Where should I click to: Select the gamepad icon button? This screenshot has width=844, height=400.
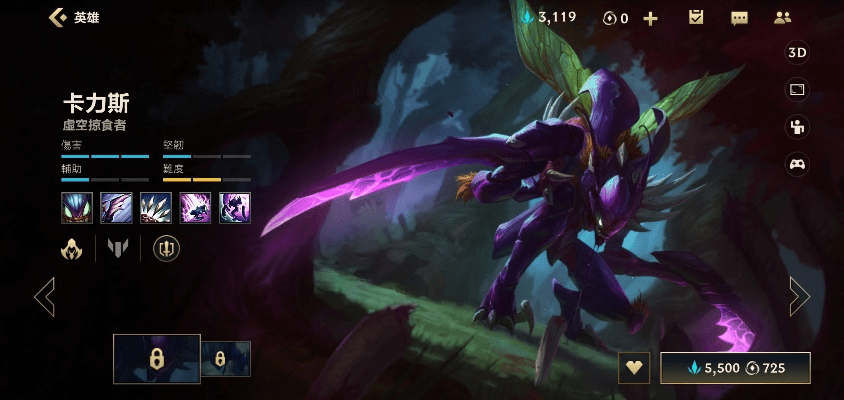coord(797,164)
